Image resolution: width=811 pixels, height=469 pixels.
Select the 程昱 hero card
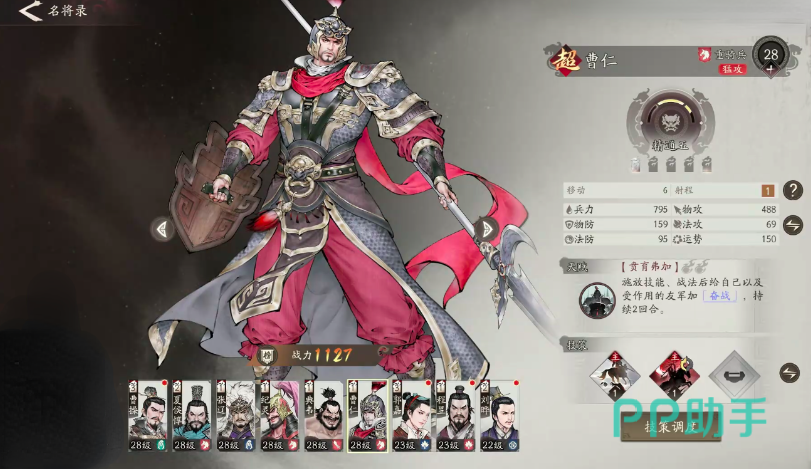(x=455, y=416)
